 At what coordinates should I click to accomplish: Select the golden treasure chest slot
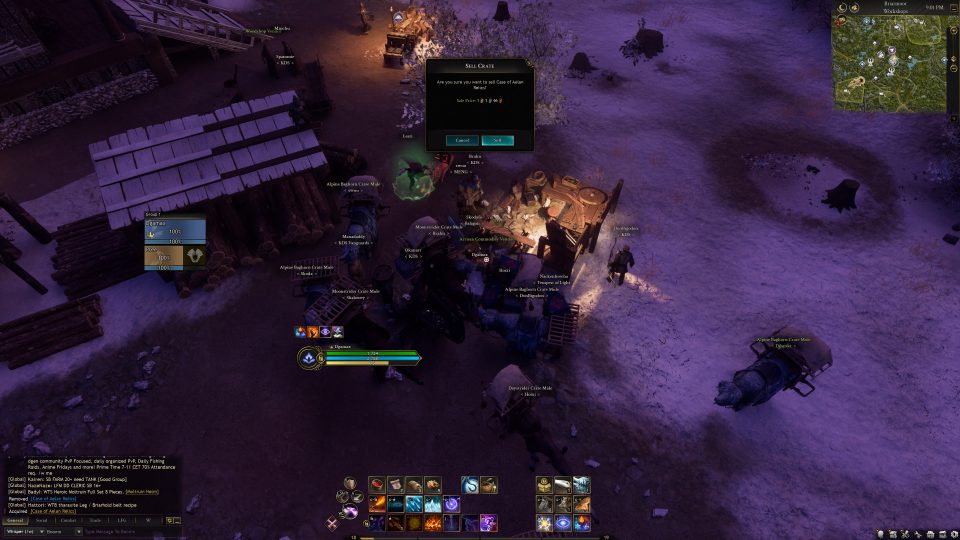pyautogui.click(x=544, y=485)
